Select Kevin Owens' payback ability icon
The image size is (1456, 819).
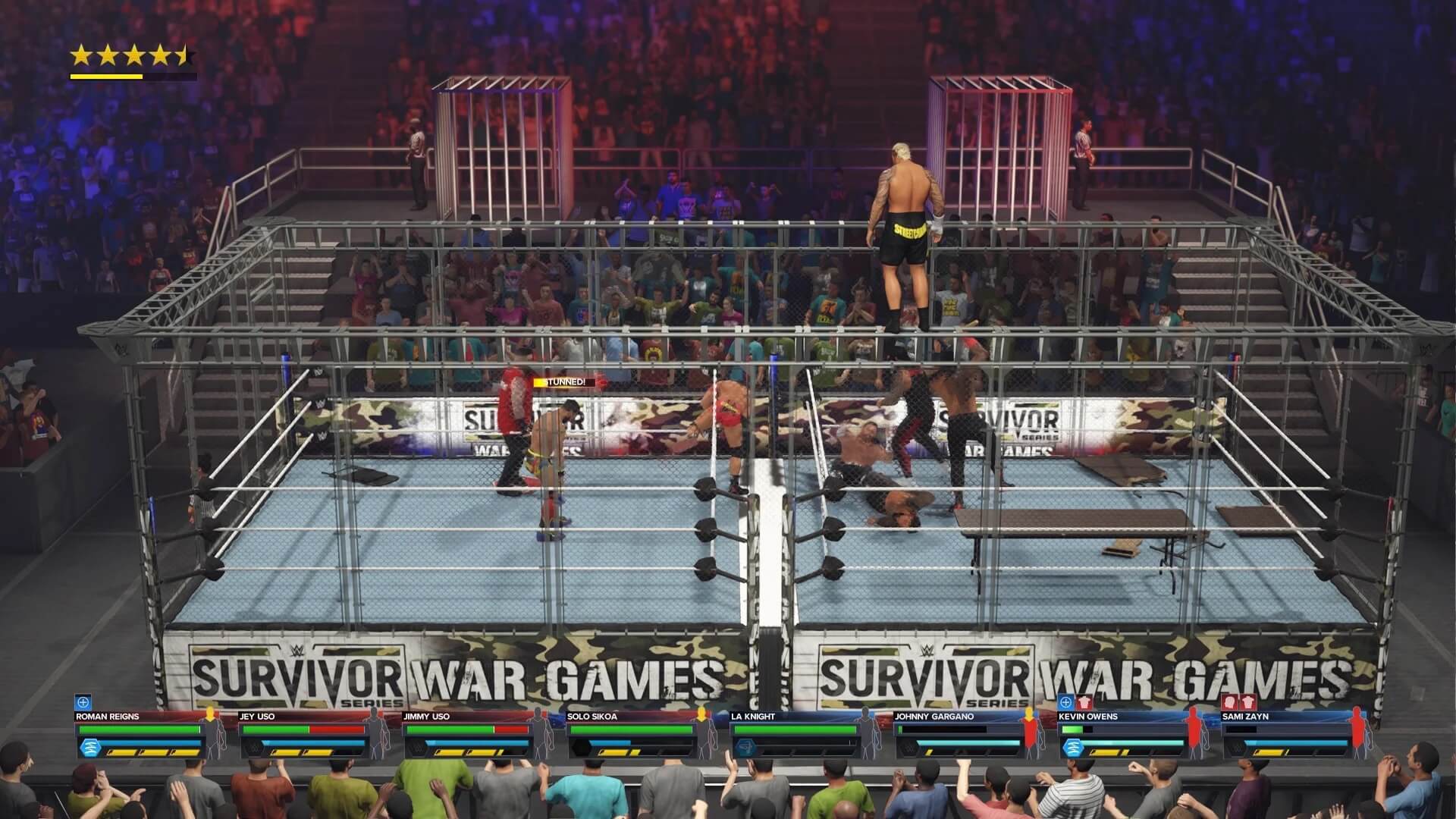pyautogui.click(x=1072, y=748)
